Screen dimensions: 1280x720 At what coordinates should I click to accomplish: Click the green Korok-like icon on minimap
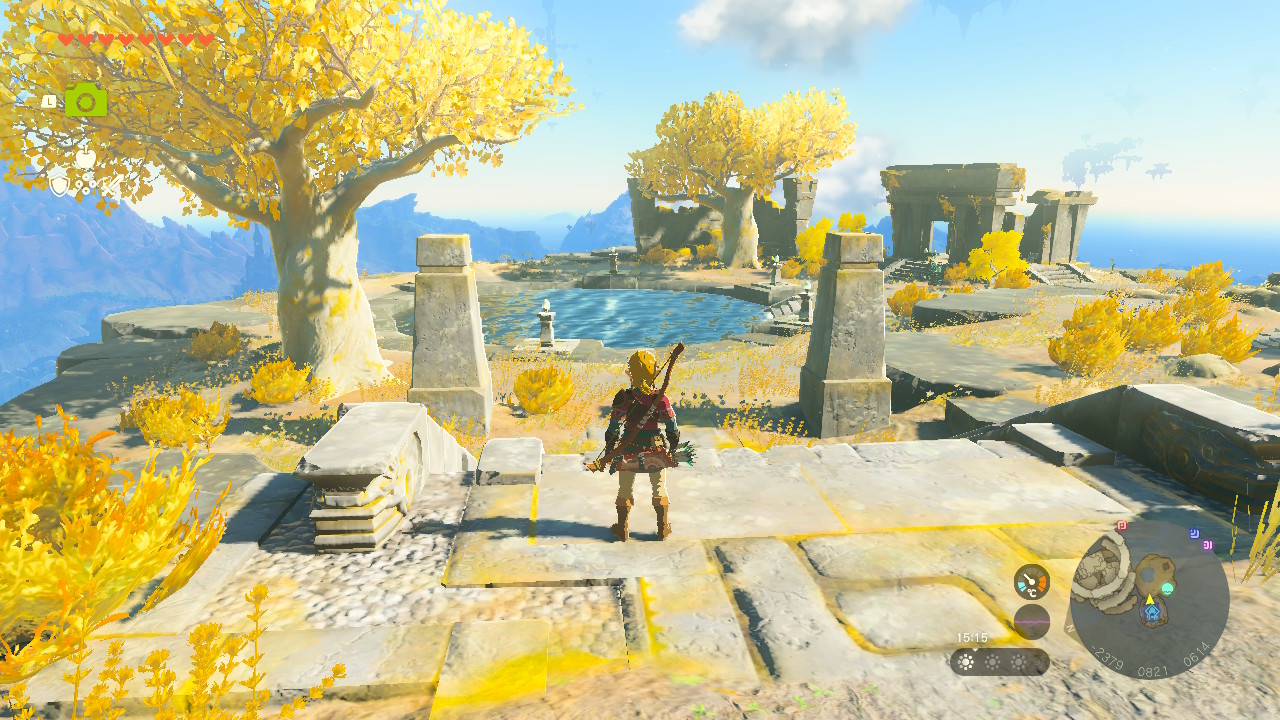[1167, 589]
